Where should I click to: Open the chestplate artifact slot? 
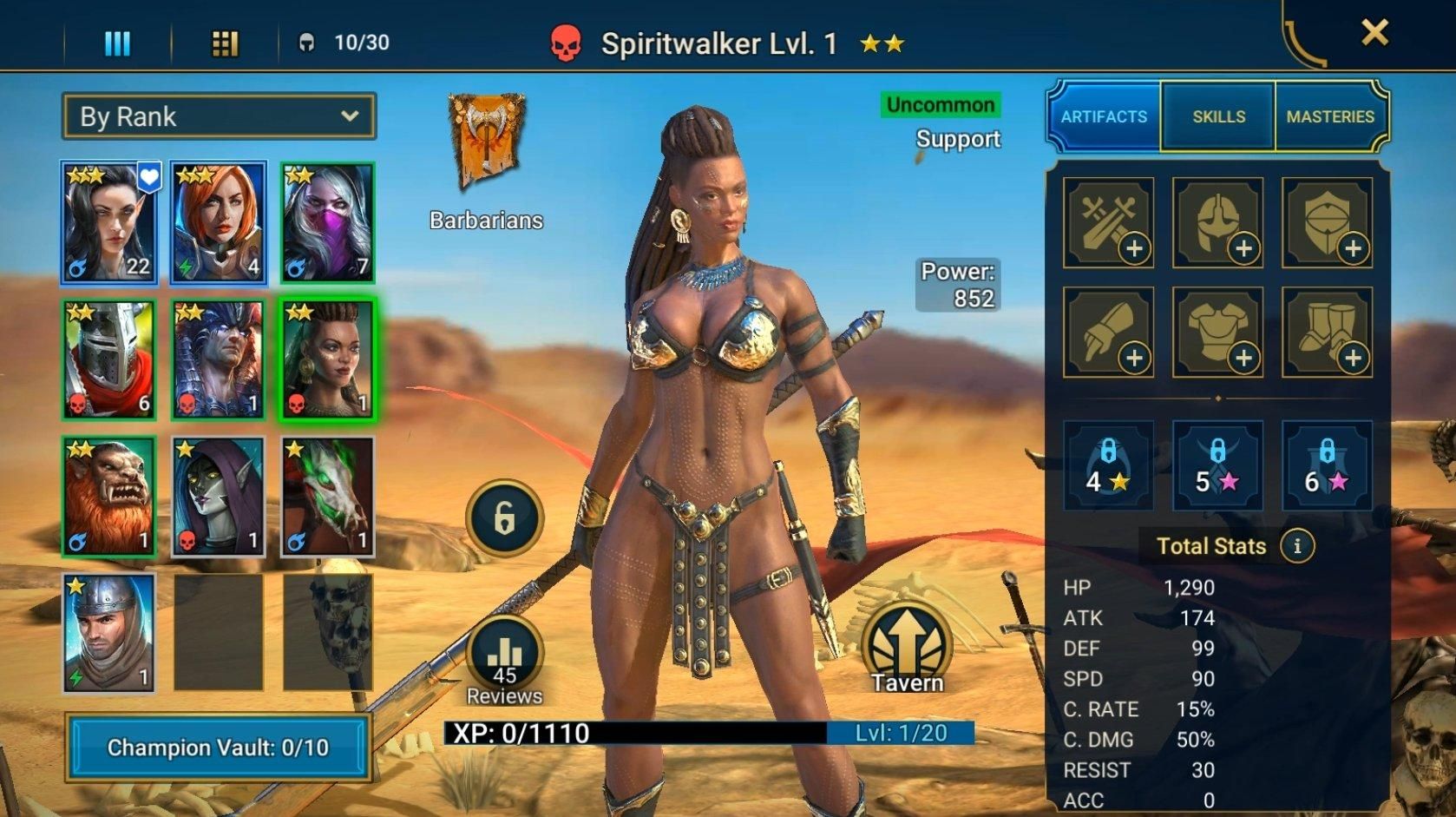(x=1217, y=332)
